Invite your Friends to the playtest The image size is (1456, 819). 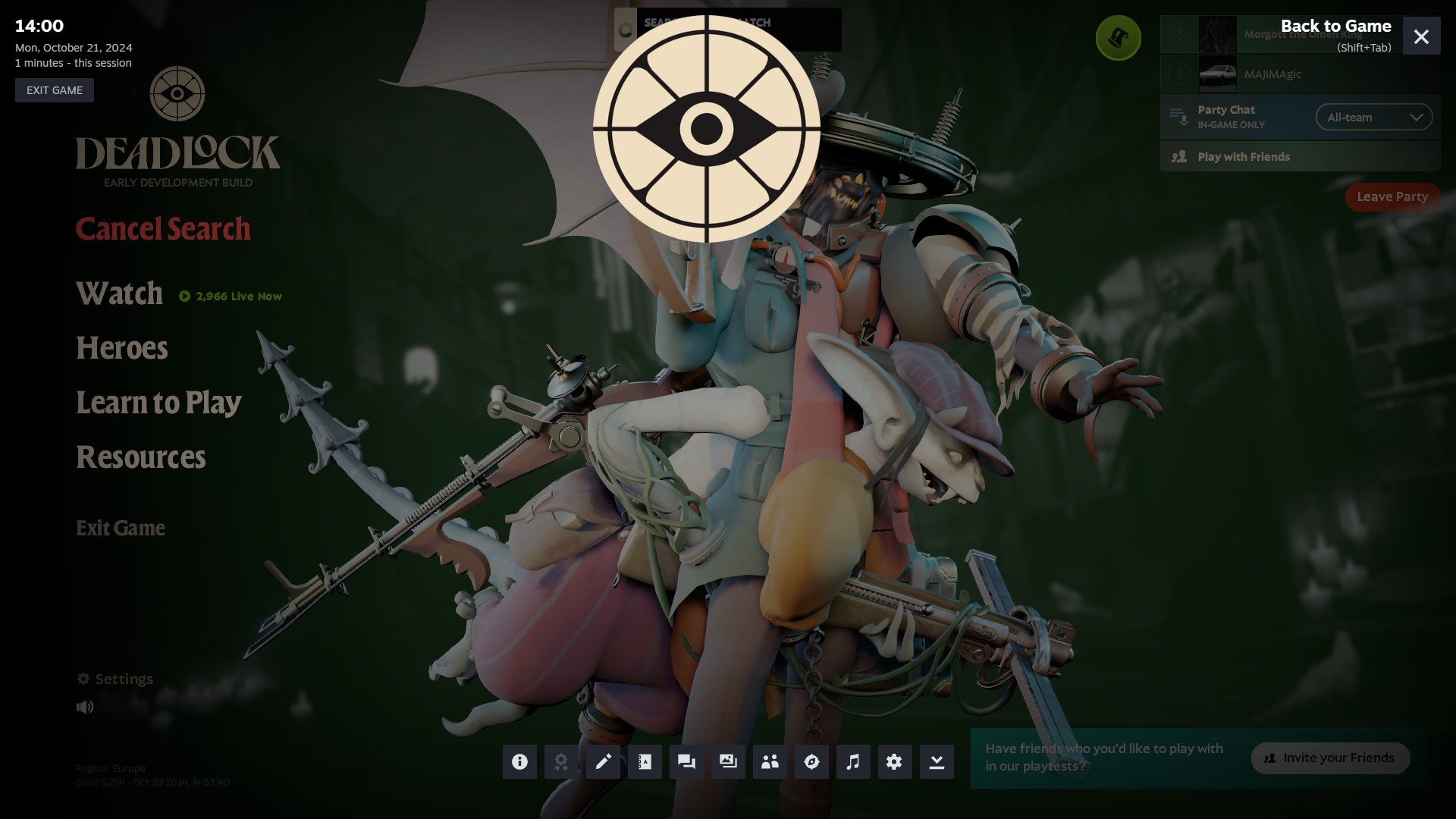click(1331, 758)
